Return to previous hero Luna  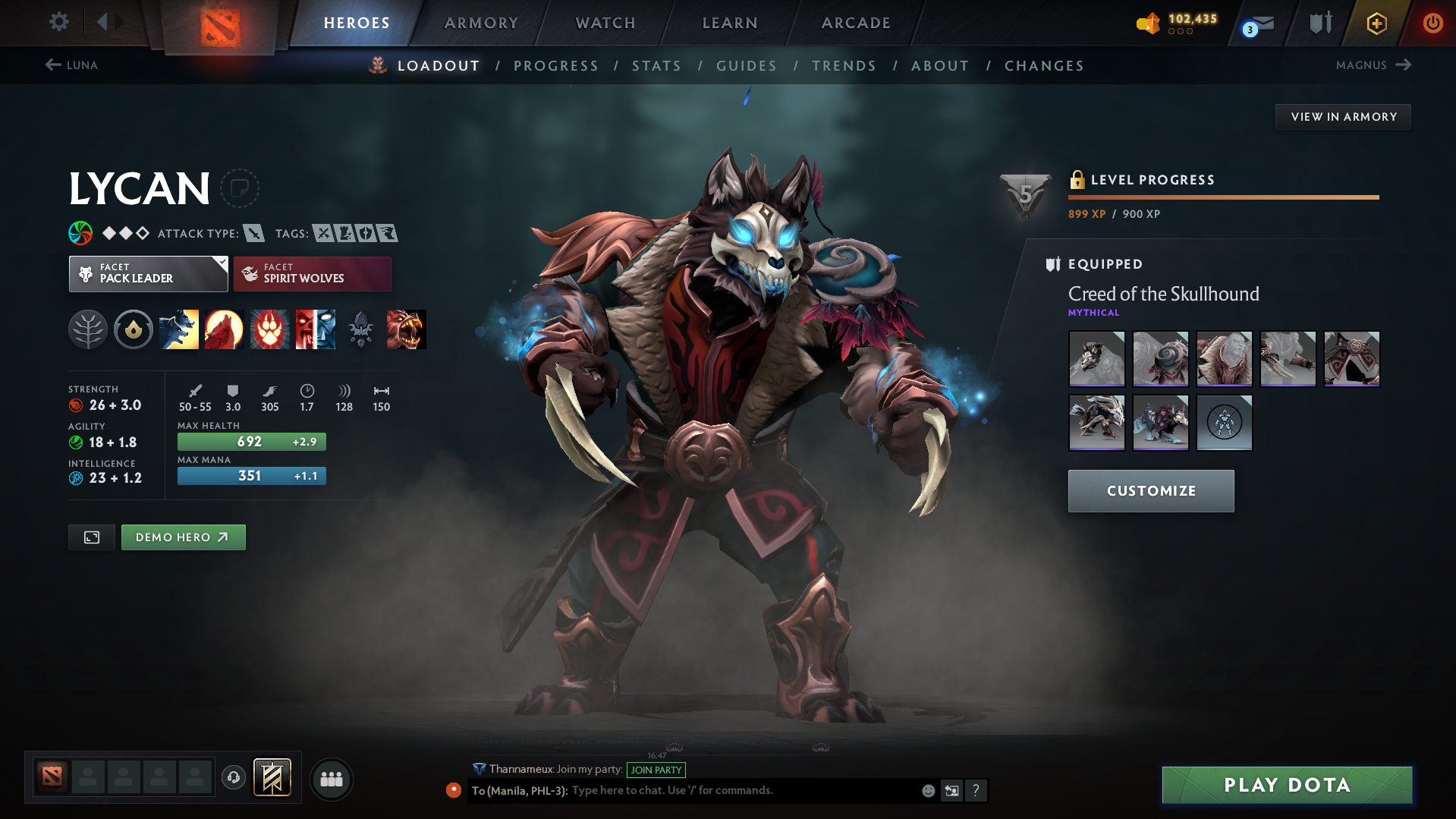(73, 65)
